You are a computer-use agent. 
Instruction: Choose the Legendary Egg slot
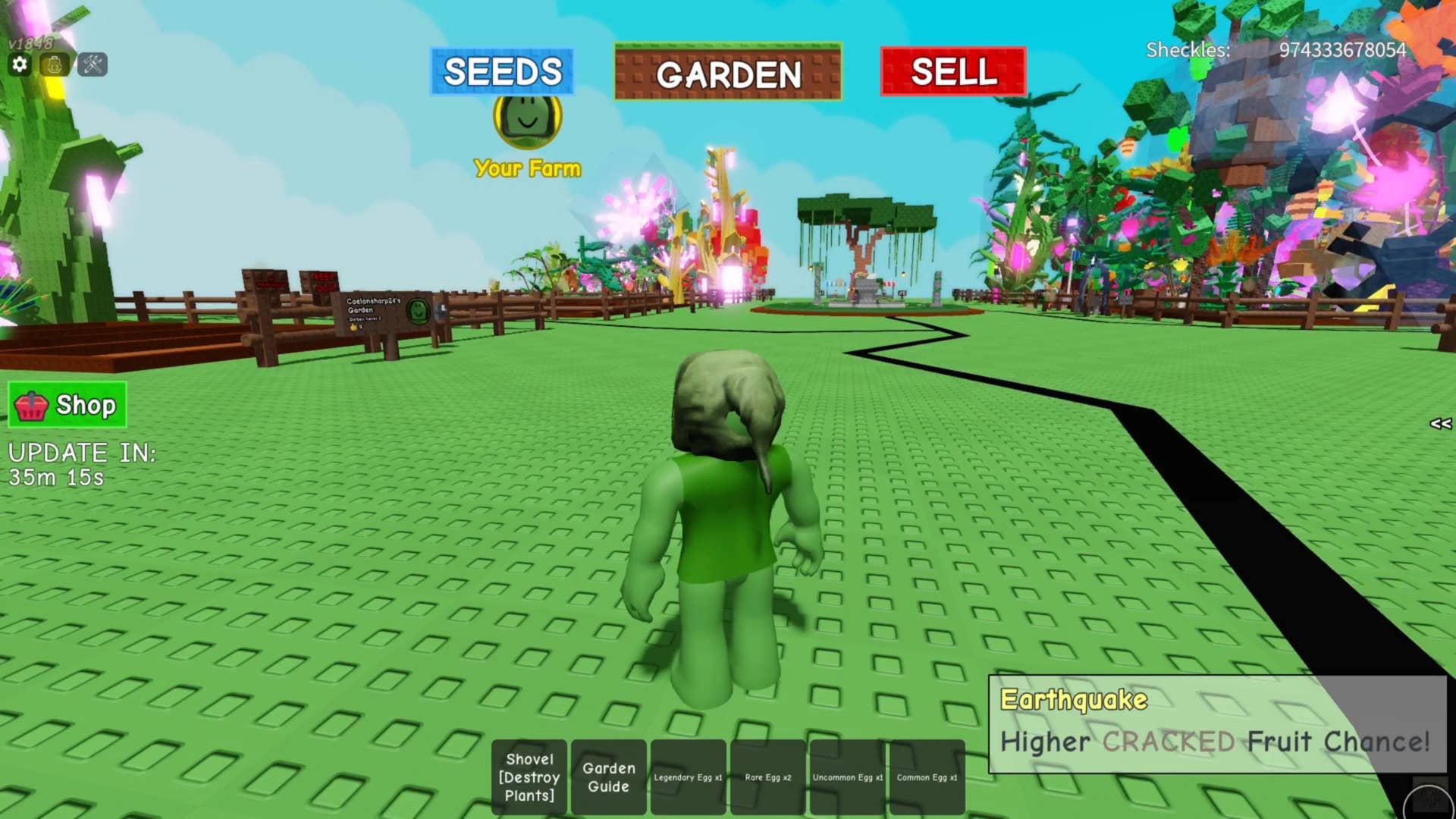tap(688, 777)
